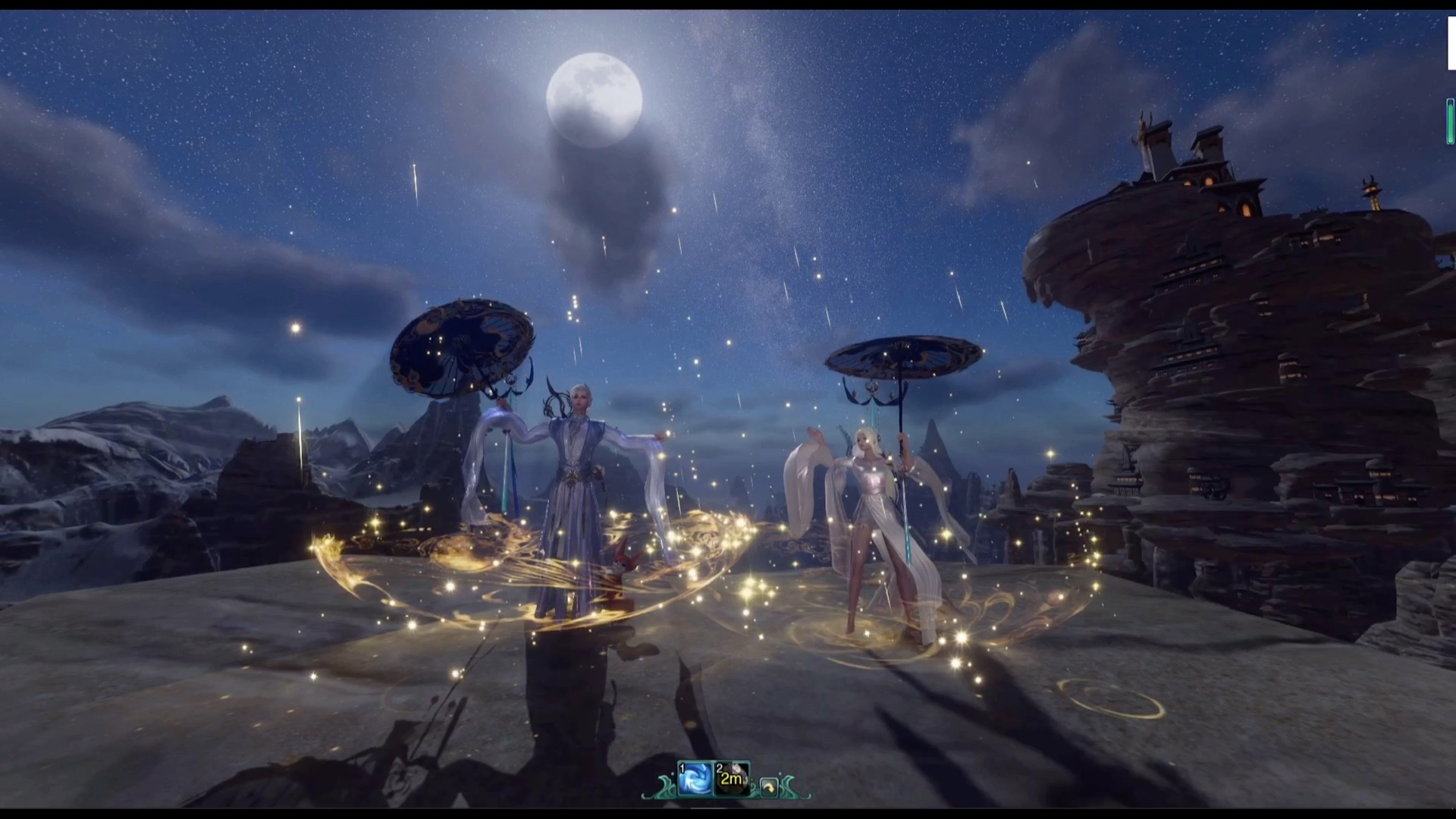The height and width of the screenshot is (819, 1456).
Task: Select the slot 2 skill on cooldown
Action: (x=732, y=779)
